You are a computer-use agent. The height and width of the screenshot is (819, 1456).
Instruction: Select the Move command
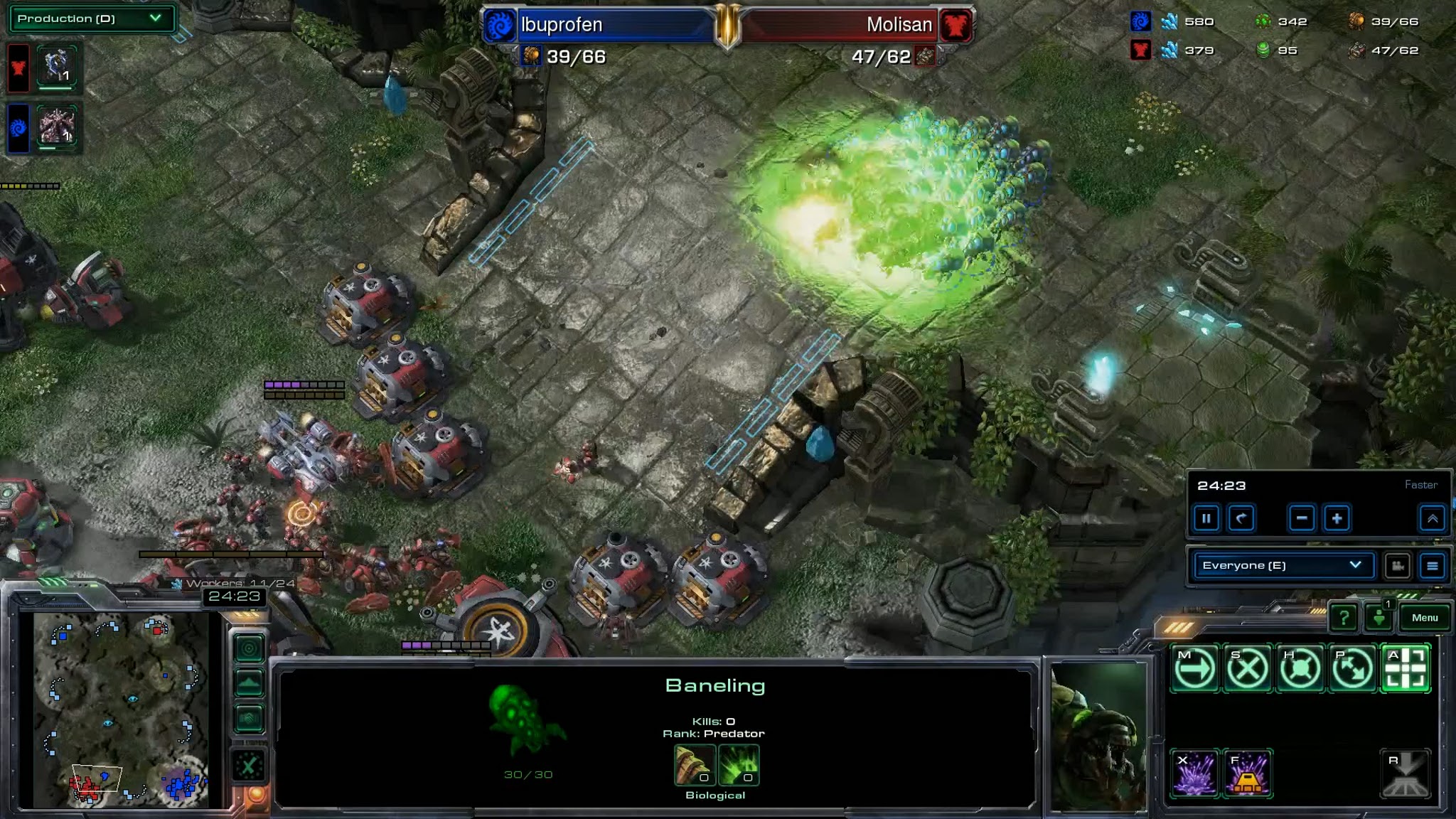click(x=1194, y=668)
